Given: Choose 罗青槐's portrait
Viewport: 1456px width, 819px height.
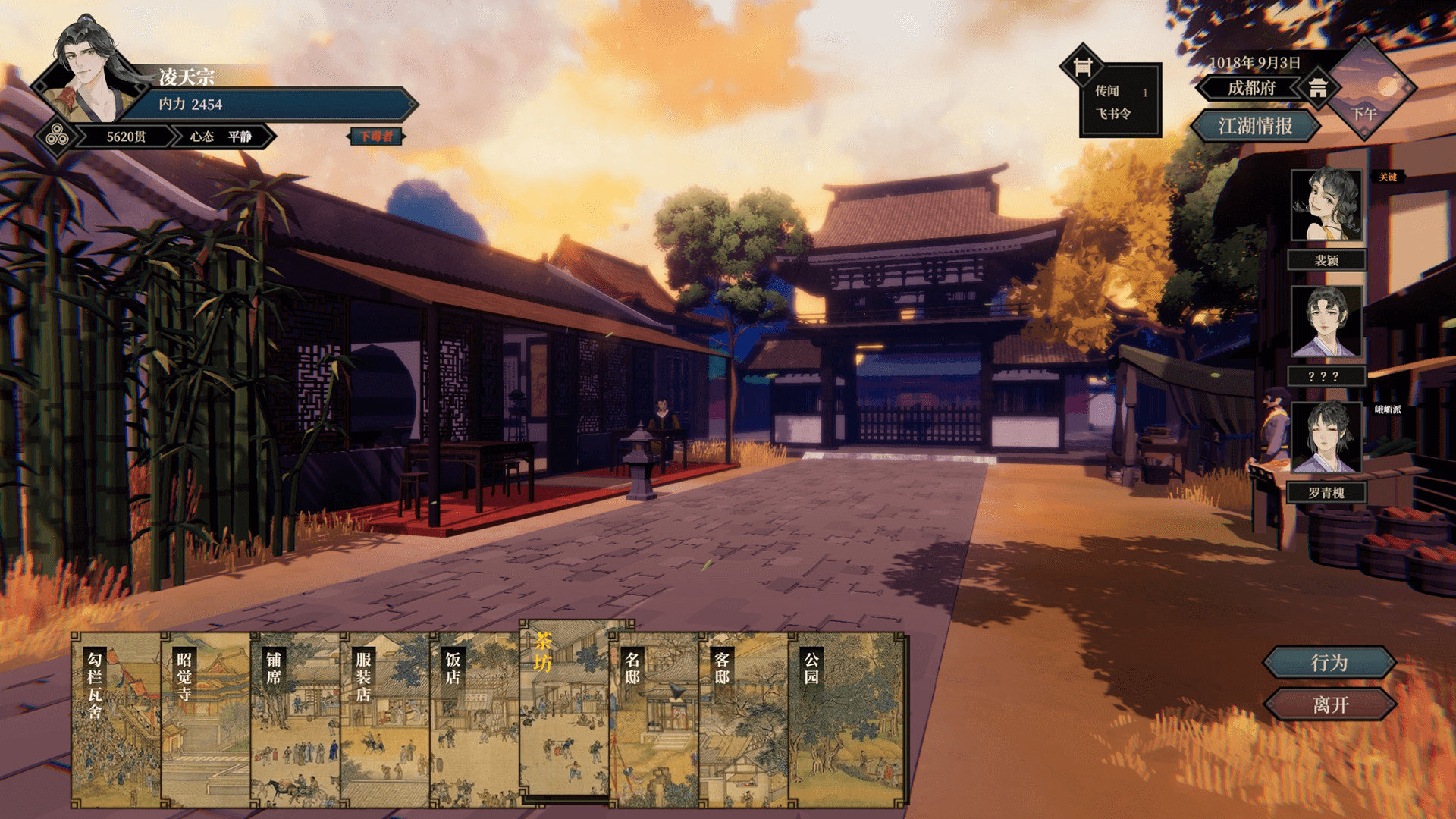Looking at the screenshot, I should (x=1326, y=438).
